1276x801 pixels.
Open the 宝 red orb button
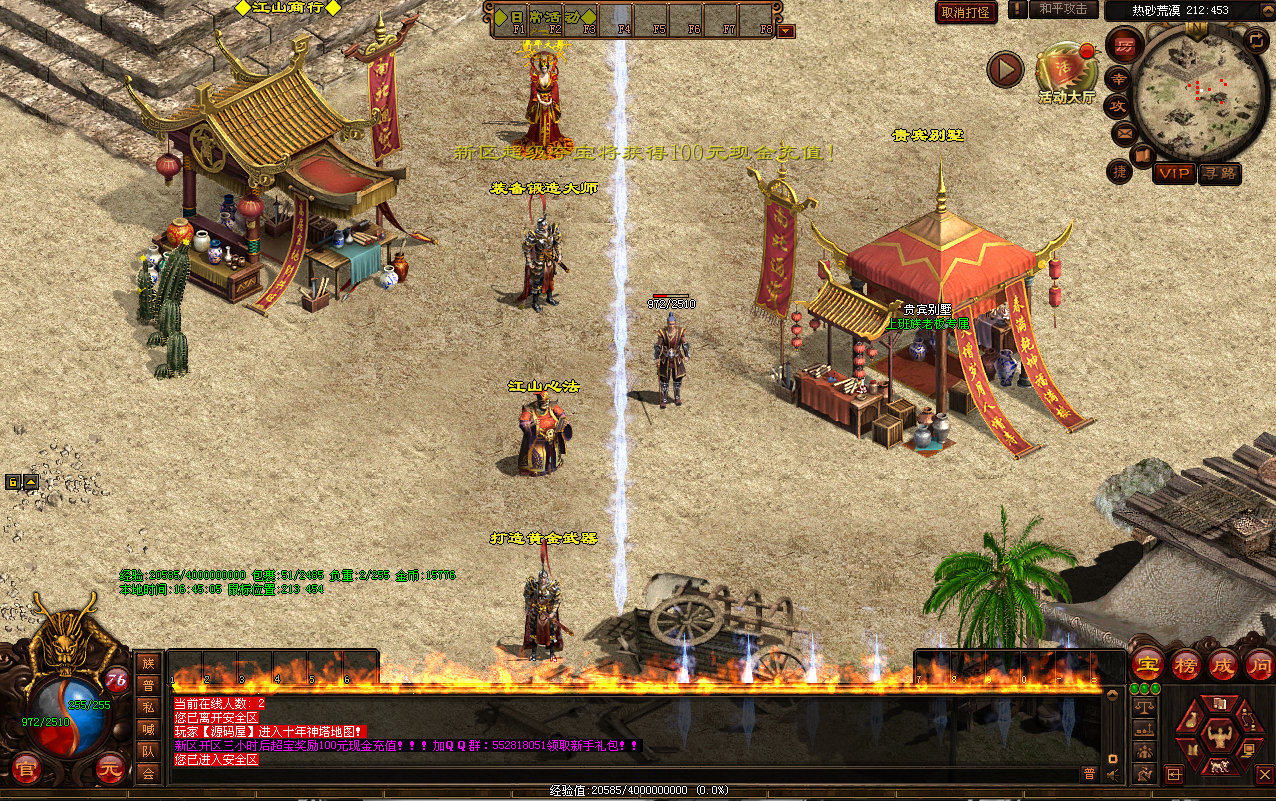1147,664
